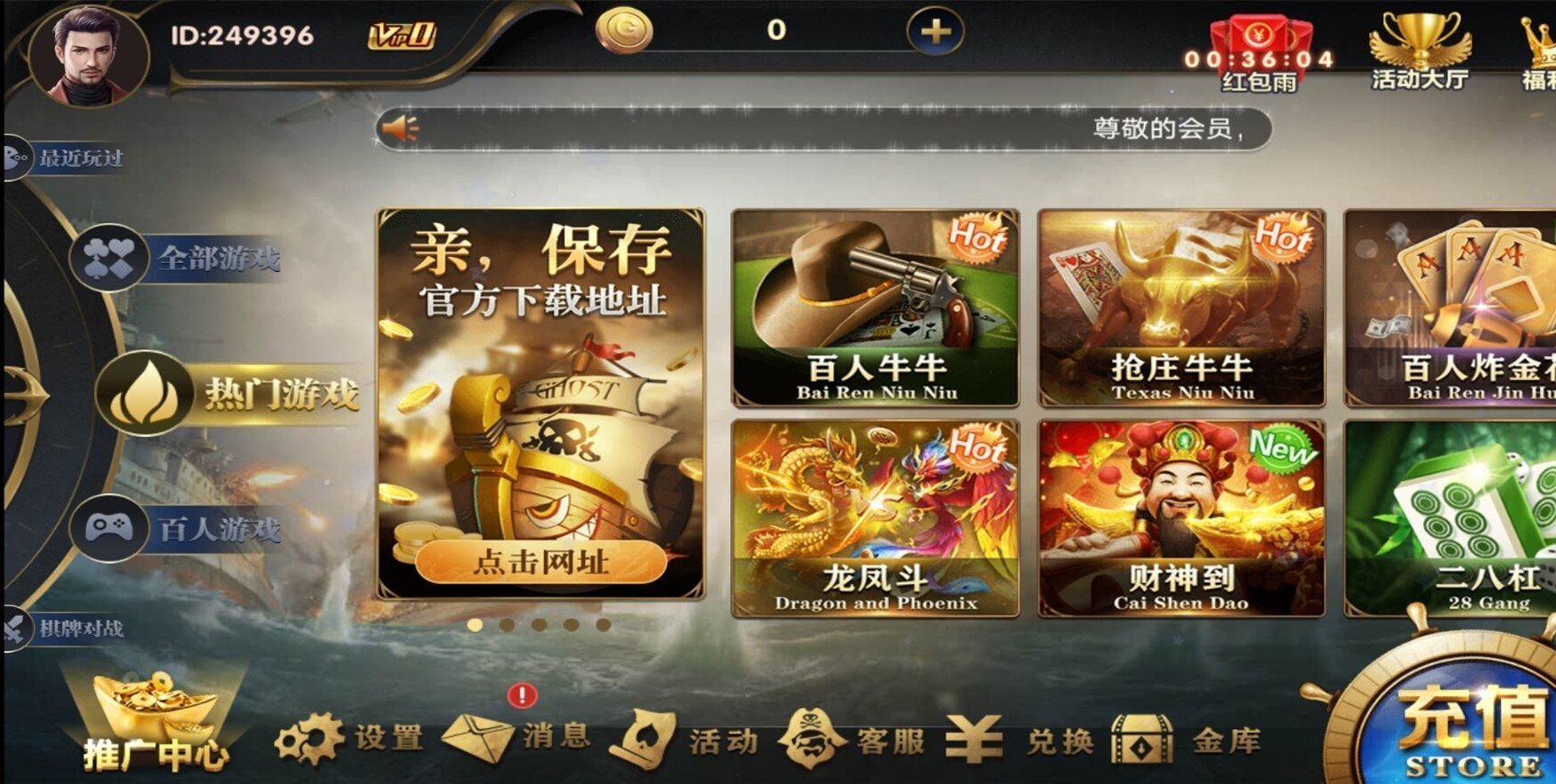Mute the scrolling announcement speaker
The image size is (1556, 784).
click(x=398, y=127)
